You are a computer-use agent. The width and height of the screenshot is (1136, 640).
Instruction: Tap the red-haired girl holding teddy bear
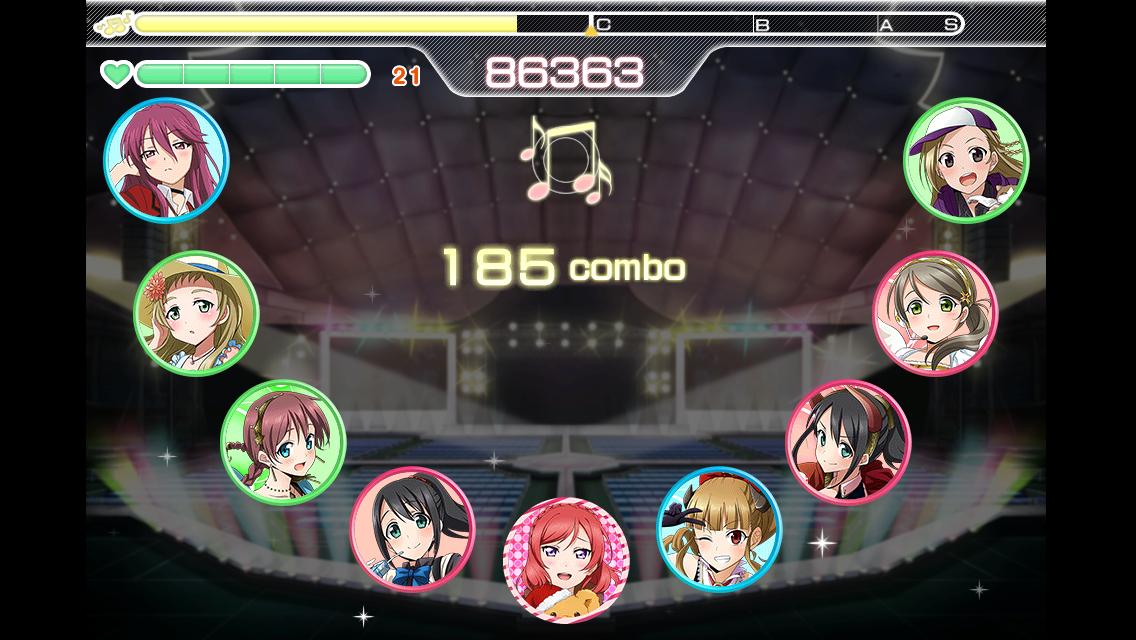click(x=566, y=558)
